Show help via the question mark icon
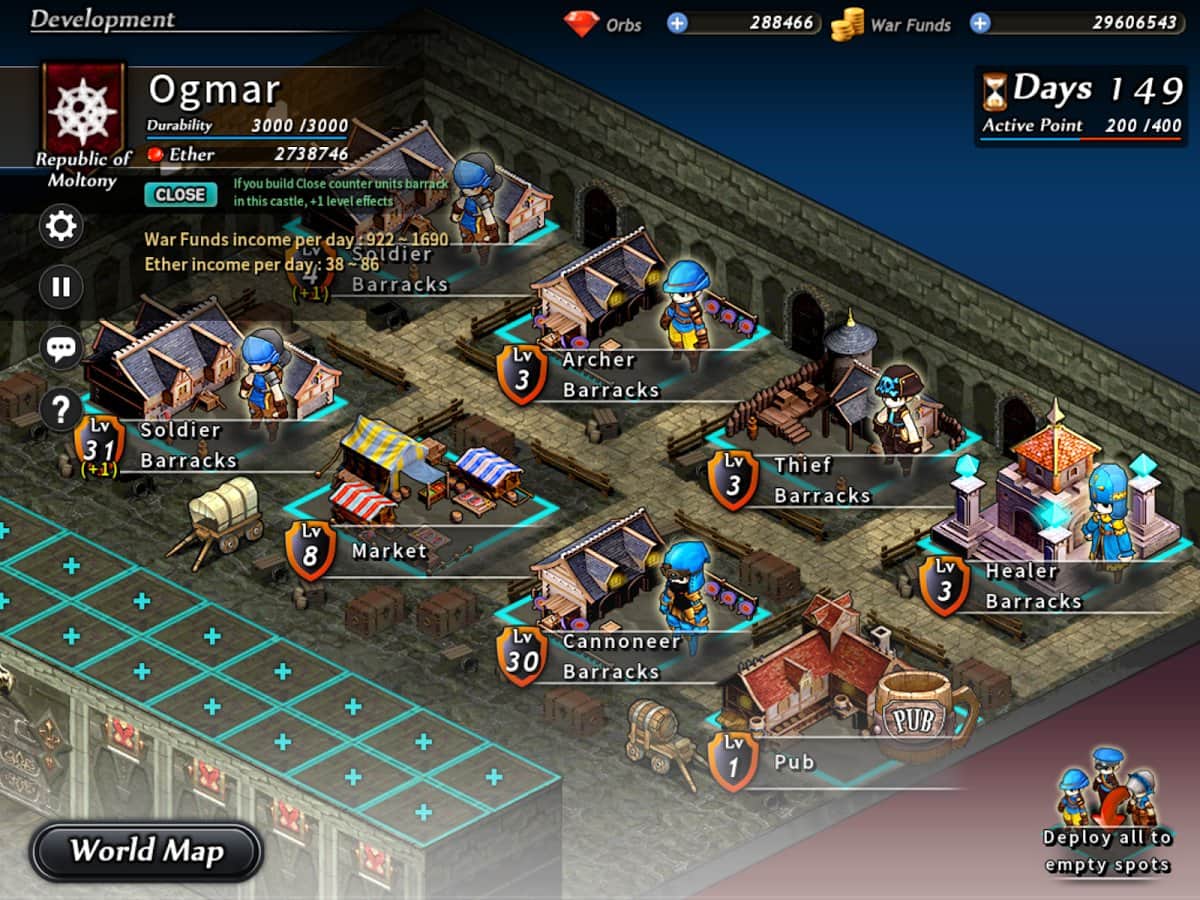This screenshot has height=900, width=1200. pyautogui.click(x=61, y=408)
